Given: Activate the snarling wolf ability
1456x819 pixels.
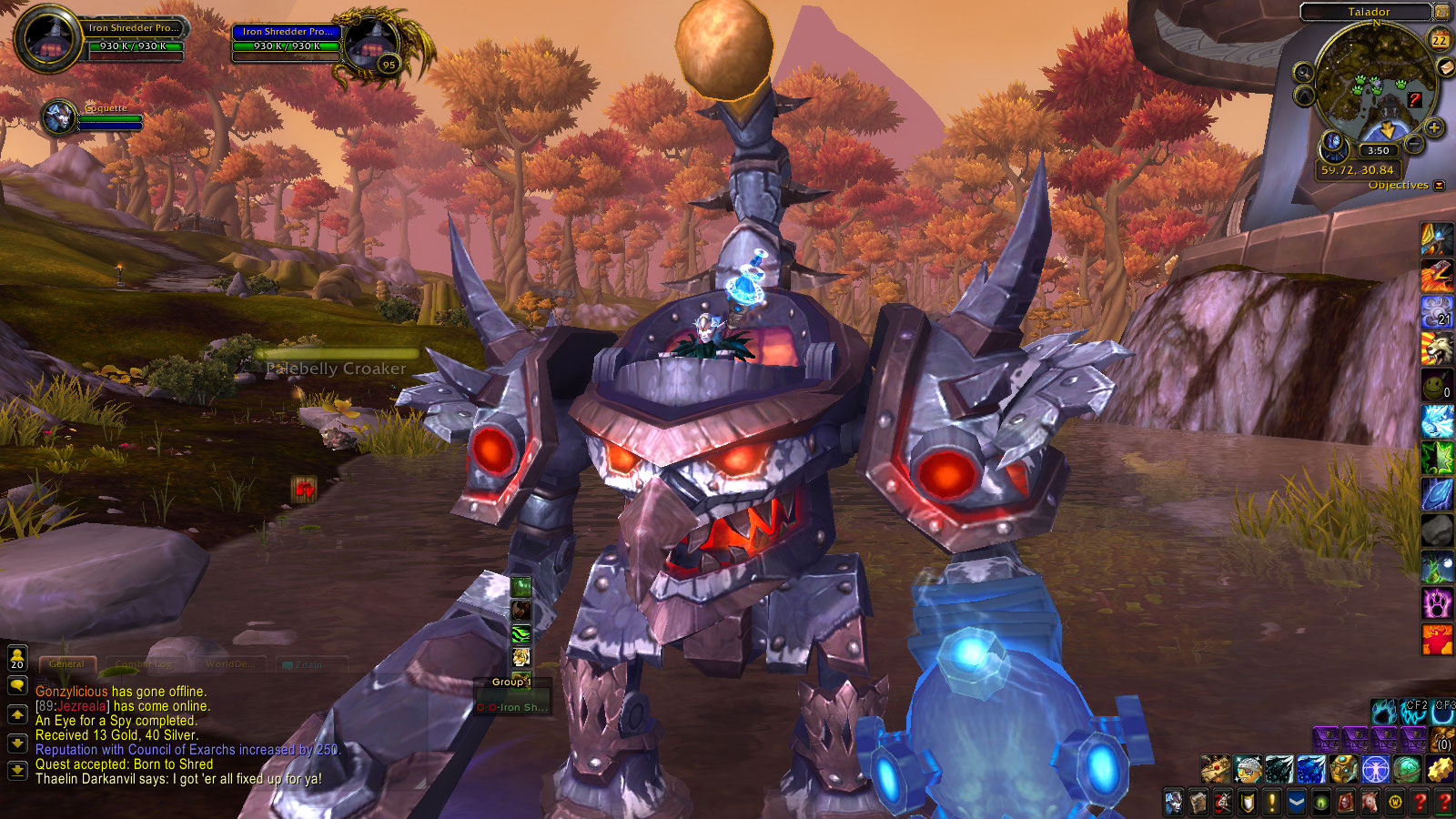Looking at the screenshot, I should (1437, 348).
